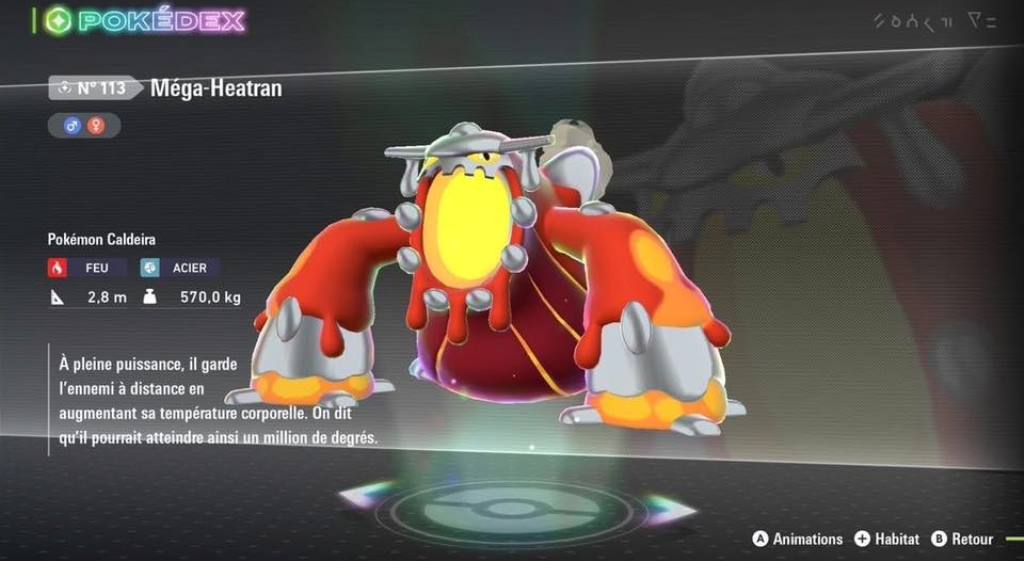Viewport: 1024px width, 561px height.
Task: Click the FEU type badge
Action: click(x=87, y=268)
